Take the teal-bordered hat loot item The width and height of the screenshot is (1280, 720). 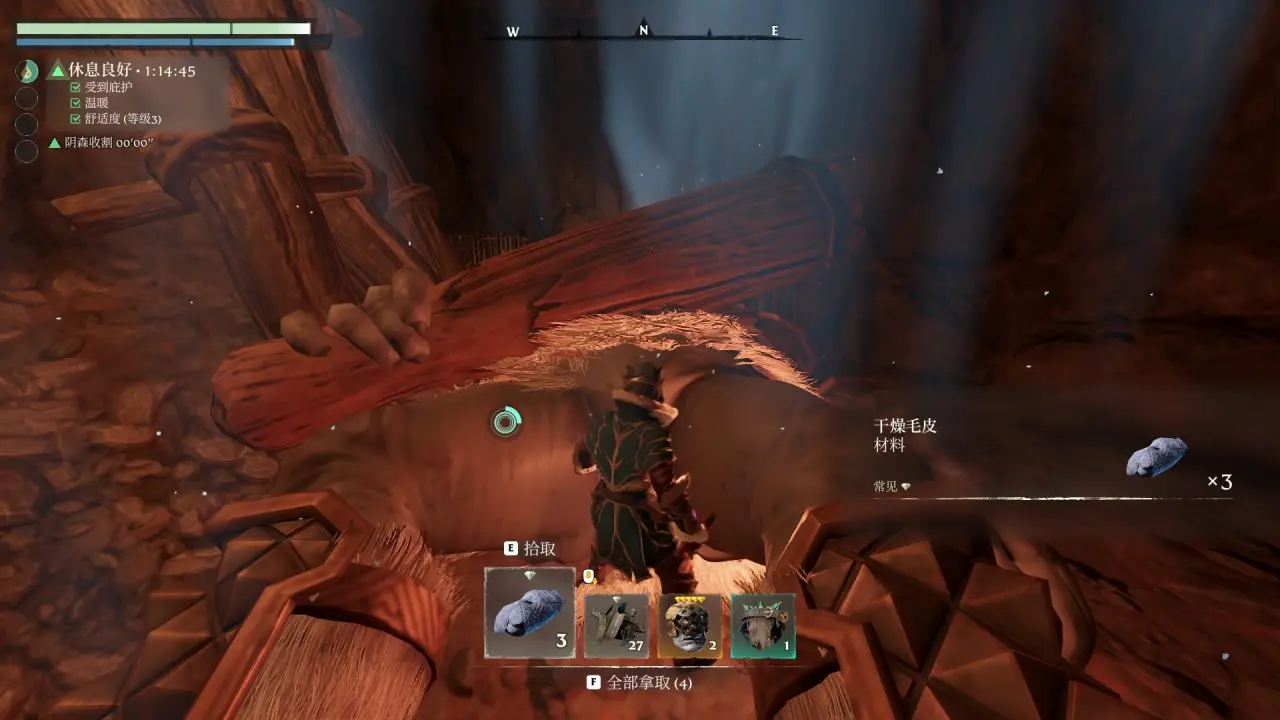pos(763,625)
